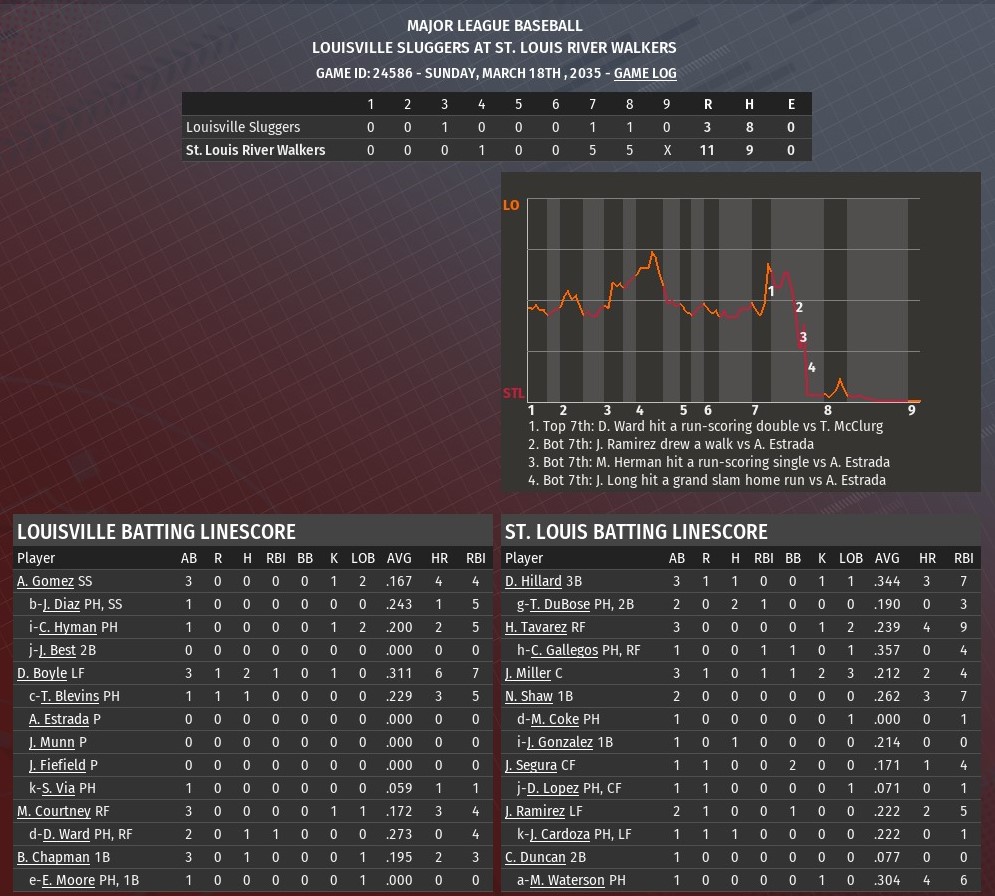
Task: Open A. Gomez player profile
Action: click(x=45, y=581)
